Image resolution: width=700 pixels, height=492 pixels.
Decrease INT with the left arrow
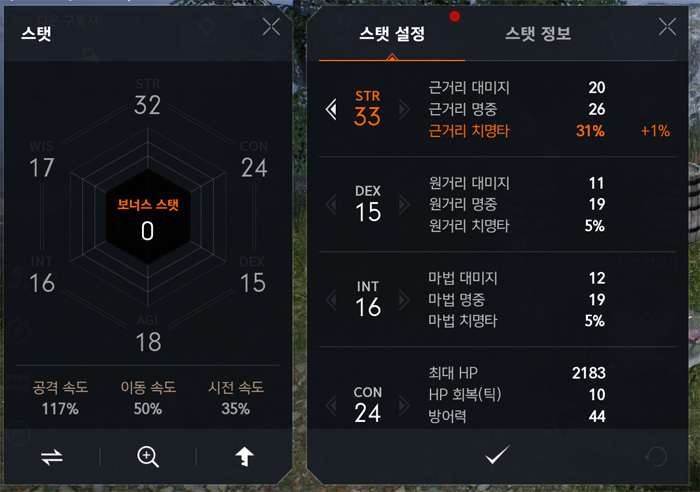click(331, 300)
